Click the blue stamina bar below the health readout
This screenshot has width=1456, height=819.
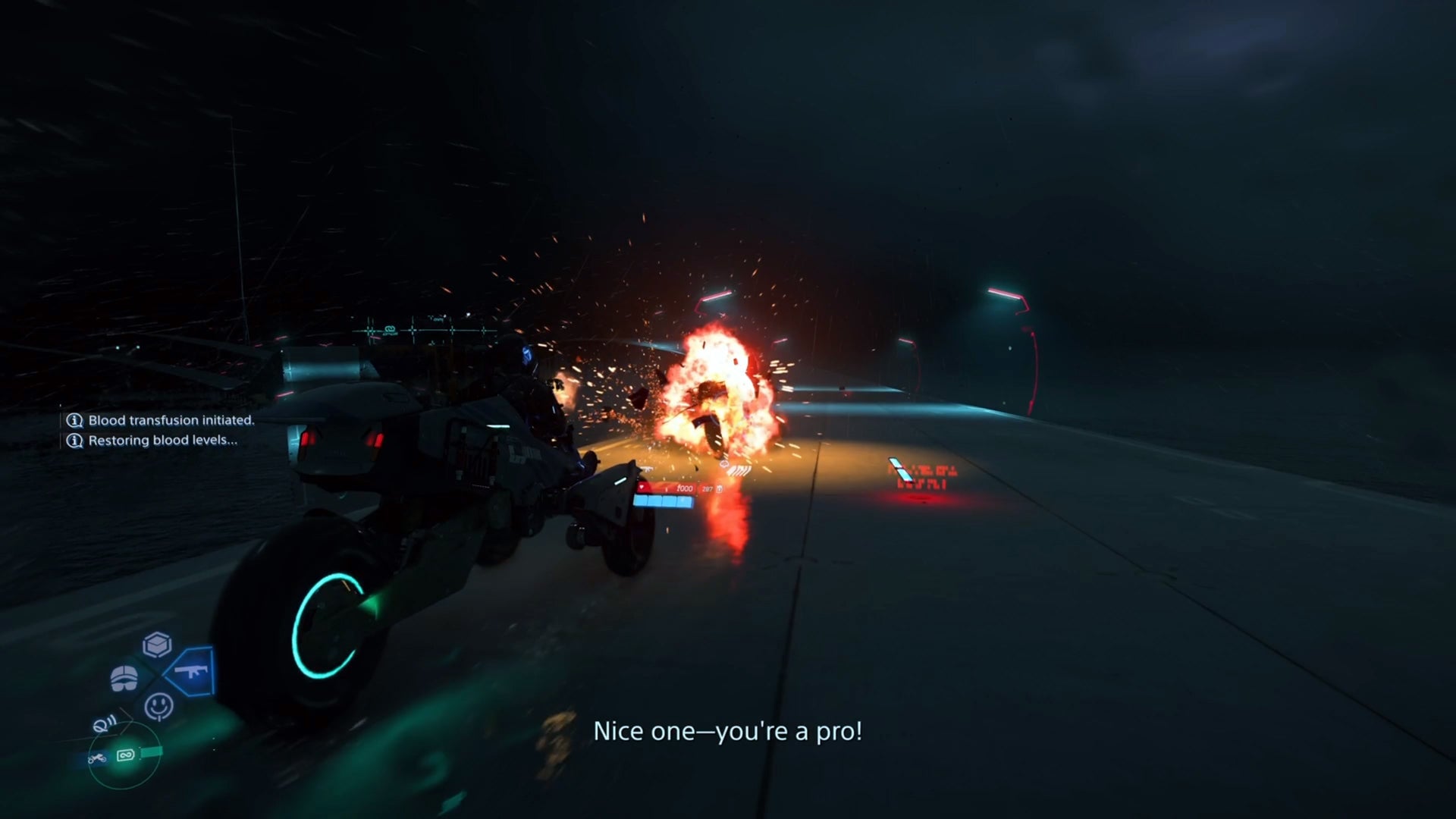[663, 501]
